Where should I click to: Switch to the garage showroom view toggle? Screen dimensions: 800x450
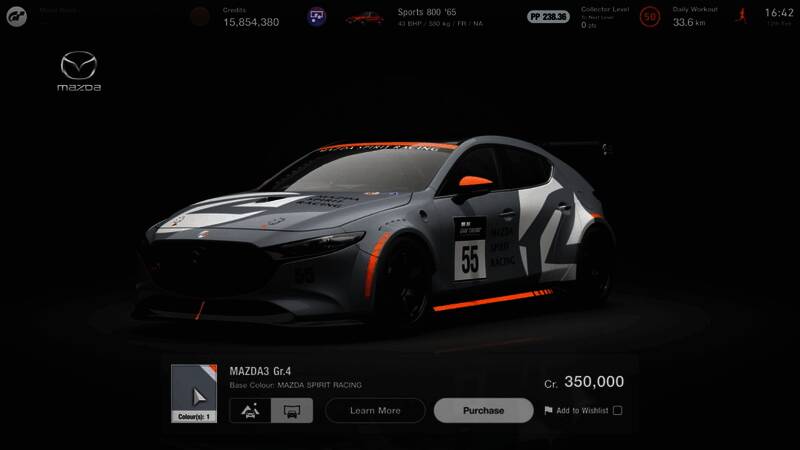tap(292, 410)
